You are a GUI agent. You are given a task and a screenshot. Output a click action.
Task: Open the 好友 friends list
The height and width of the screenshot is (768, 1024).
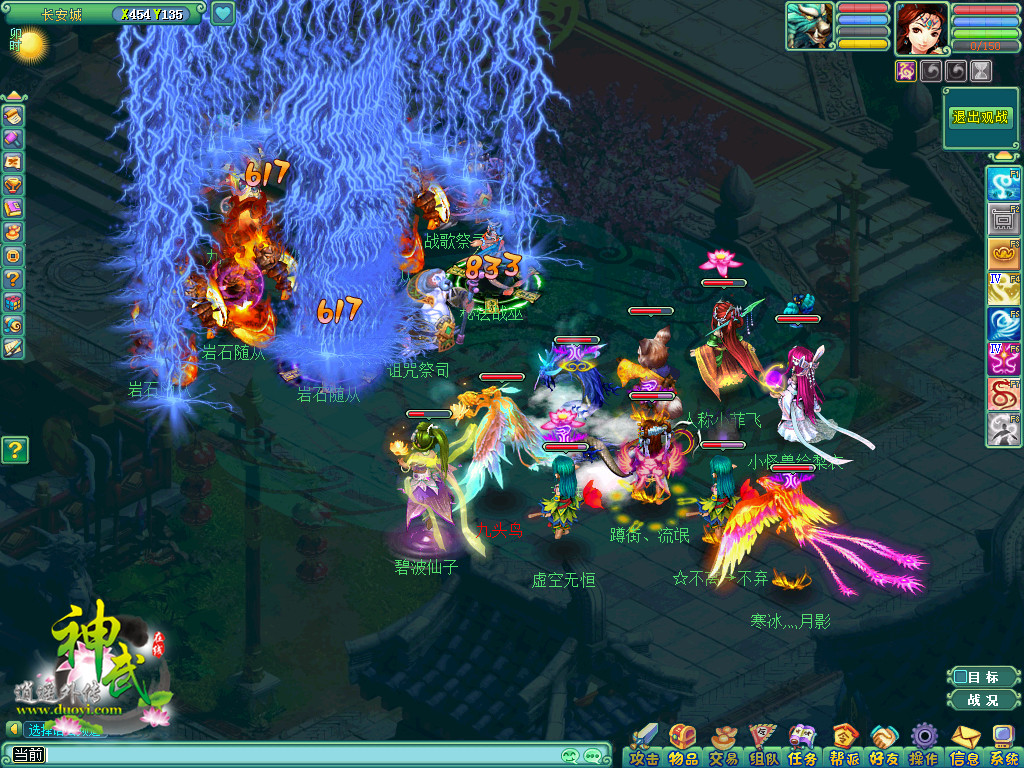883,745
